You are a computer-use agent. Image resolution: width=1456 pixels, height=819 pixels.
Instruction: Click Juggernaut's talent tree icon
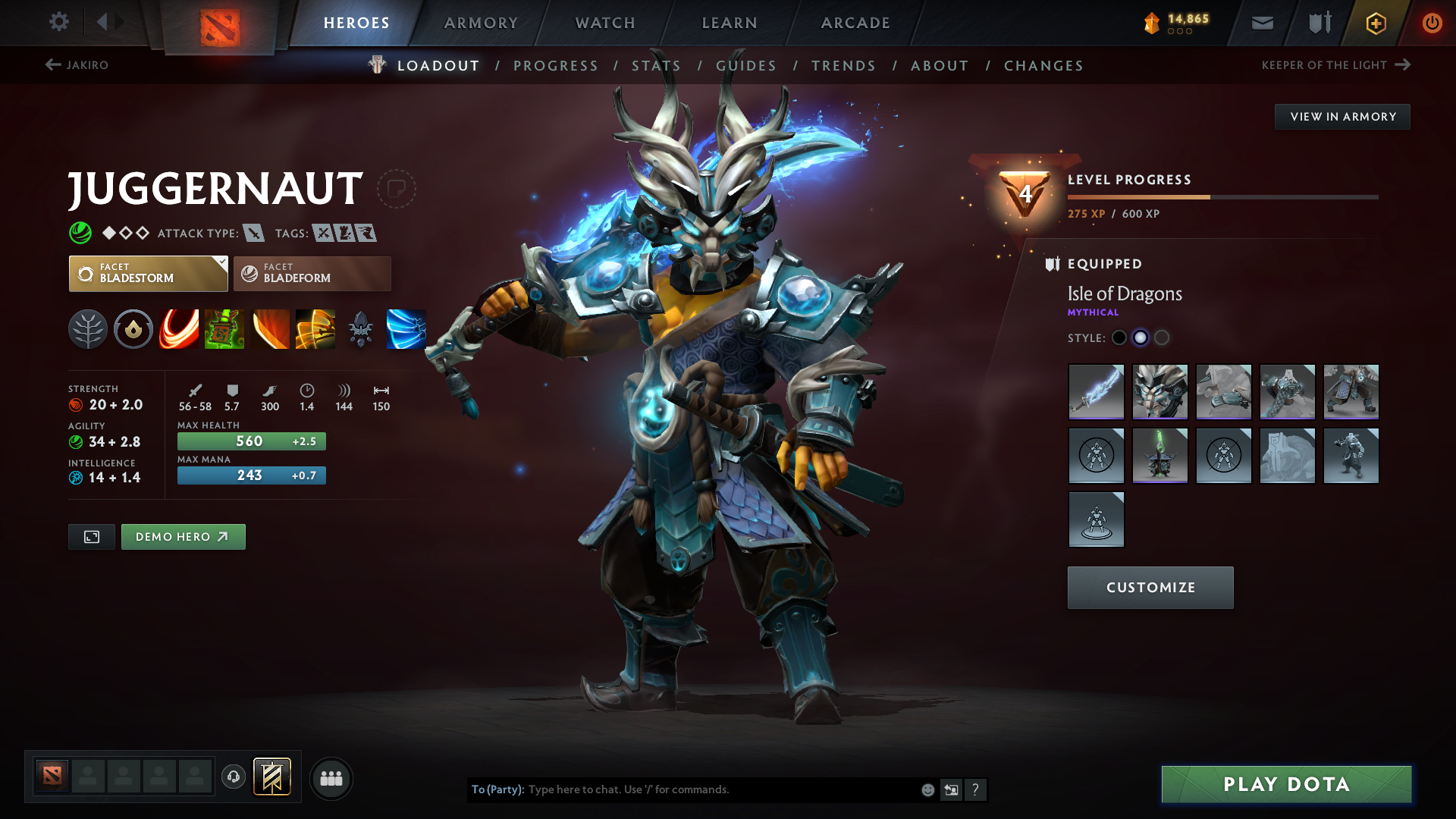[88, 329]
